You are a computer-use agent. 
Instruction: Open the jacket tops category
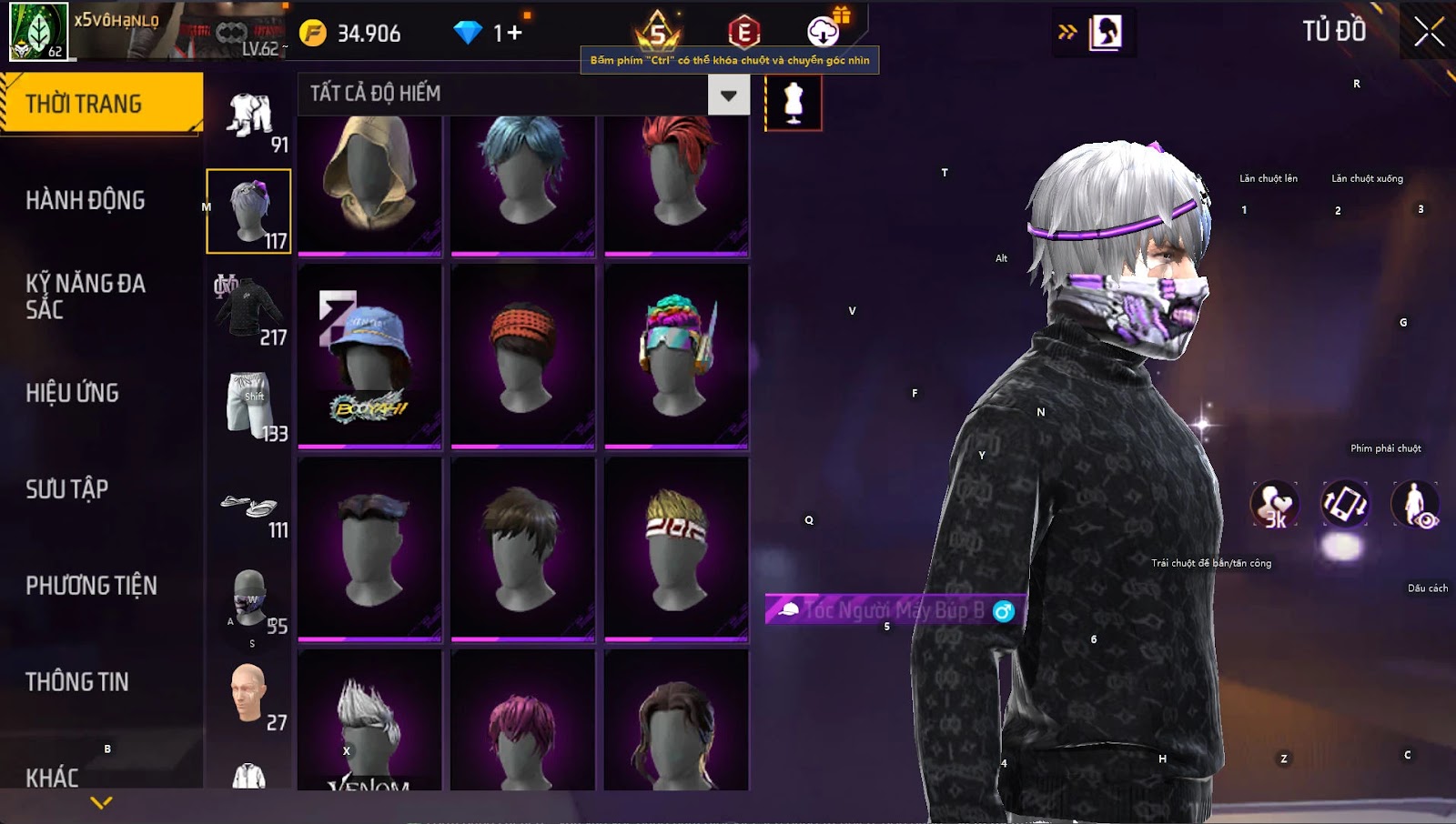pos(248,311)
